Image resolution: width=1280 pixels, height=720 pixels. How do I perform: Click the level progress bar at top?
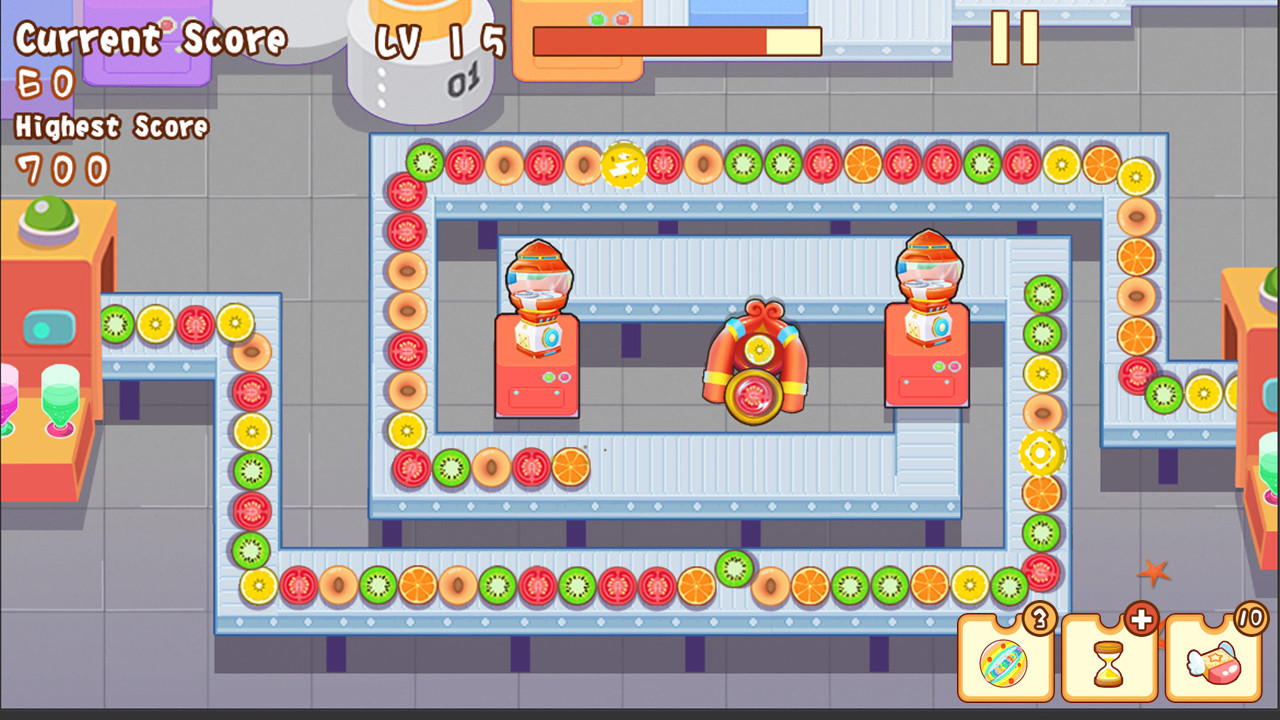(x=677, y=42)
